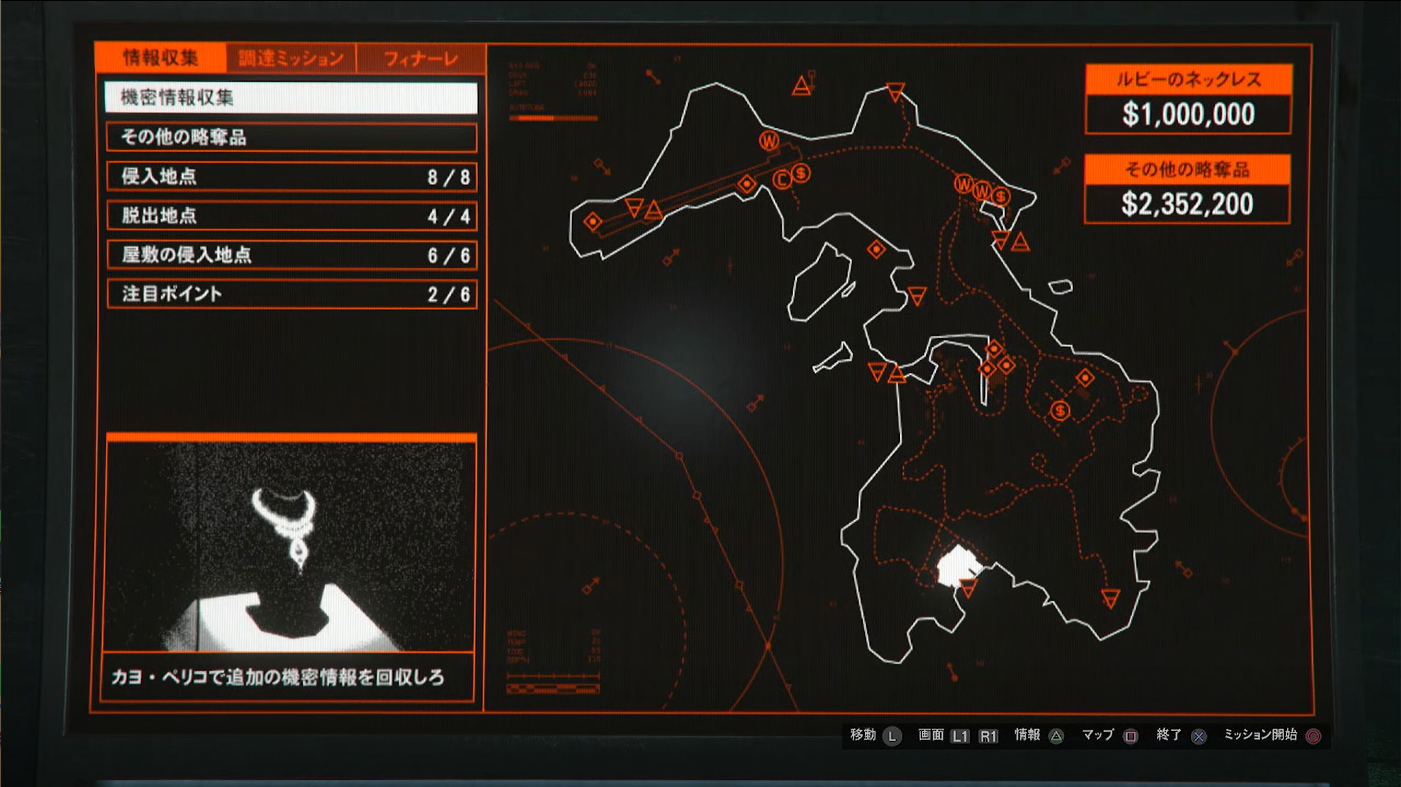Viewport: 1401px width, 787px height.
Task: Select the 機密情報収集 menu entry
Action: pos(291,98)
